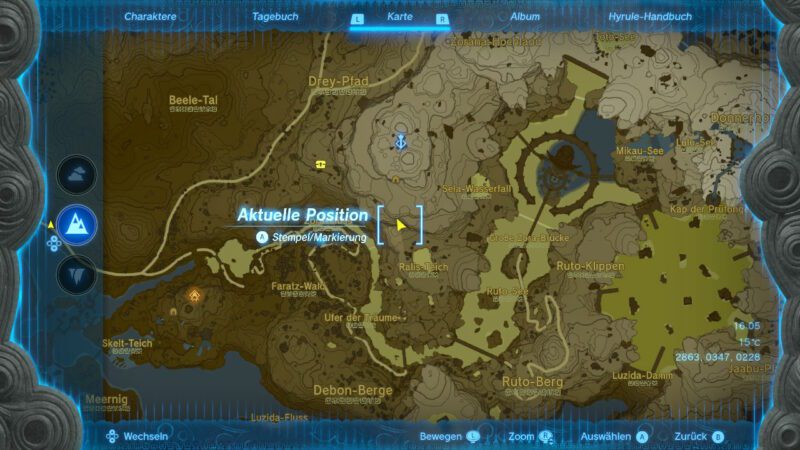800x450 pixels.
Task: Select the surface layer mountain icon
Action: tap(76, 227)
